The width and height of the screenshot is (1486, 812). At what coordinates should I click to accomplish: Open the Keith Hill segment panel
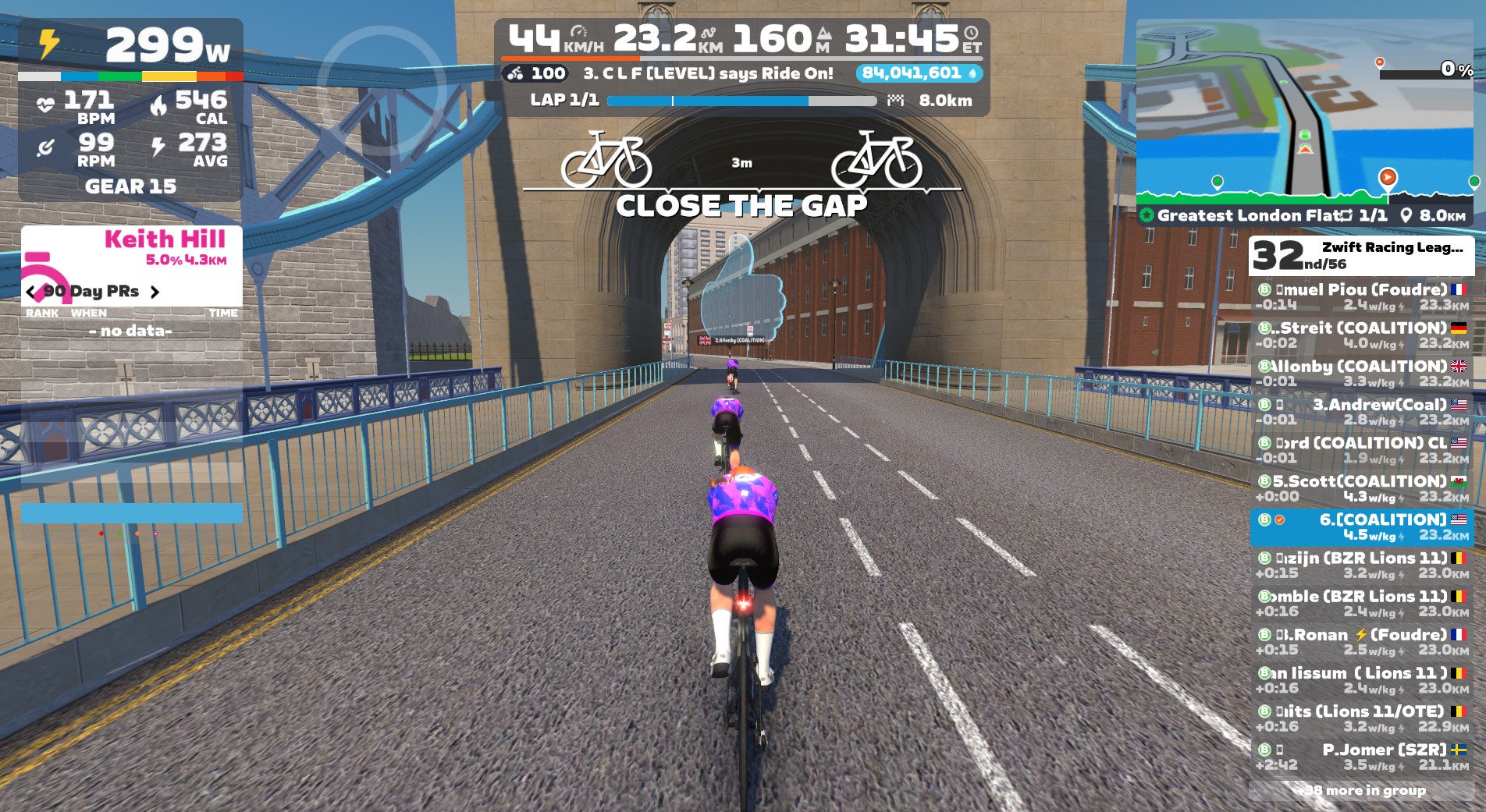(x=131, y=248)
